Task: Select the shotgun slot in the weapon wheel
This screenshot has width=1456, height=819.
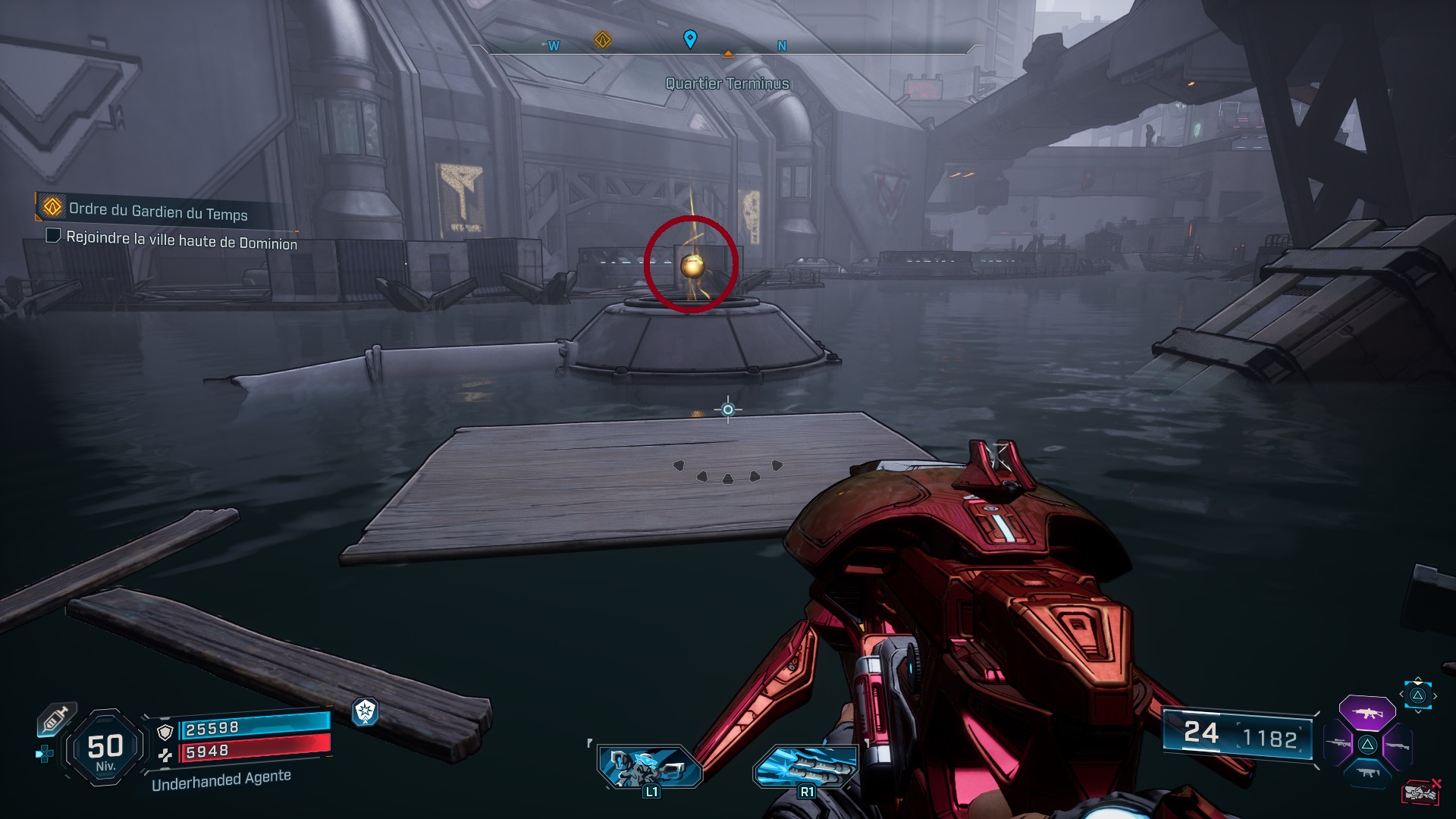Action: 1398,745
